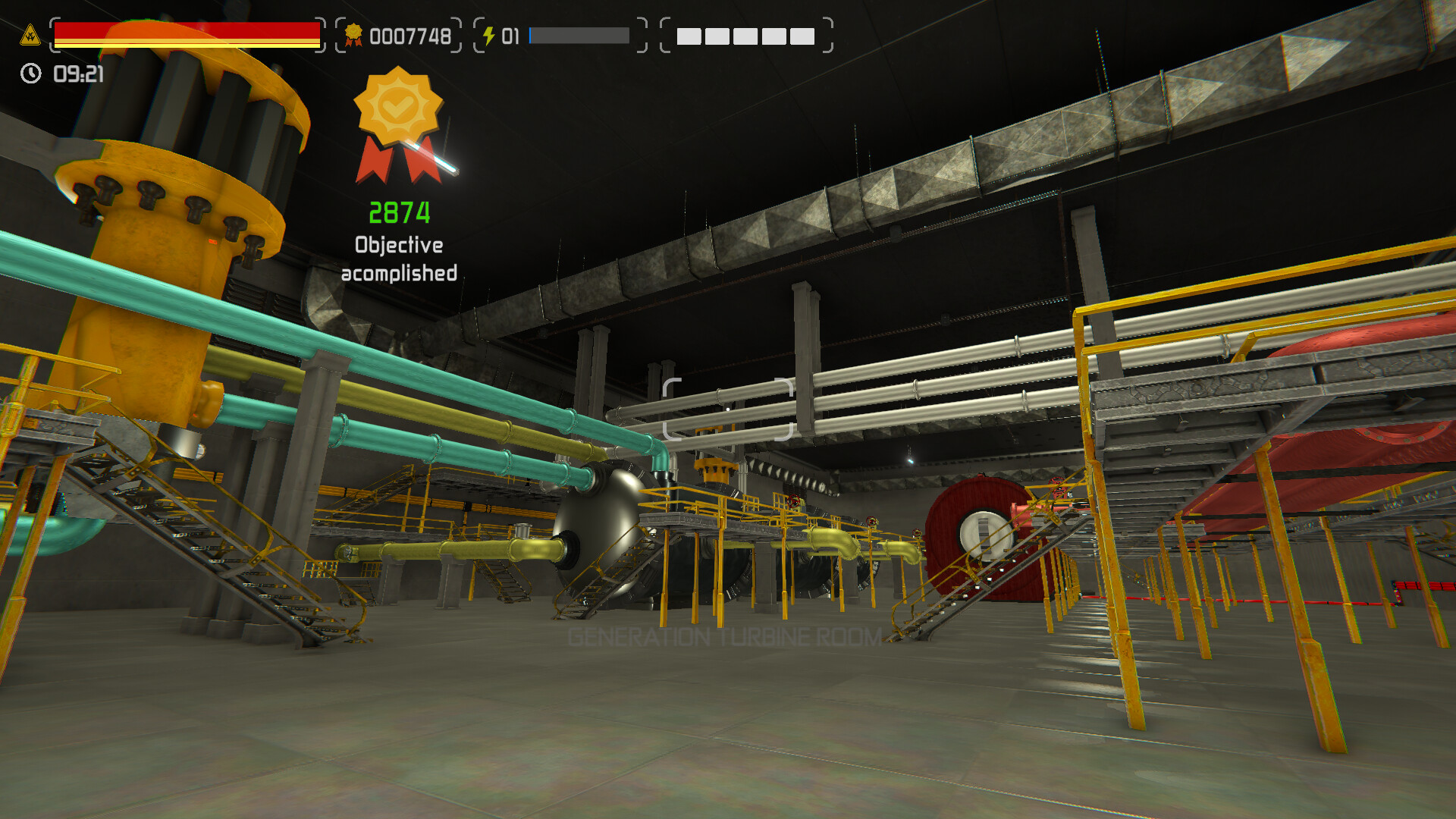
Task: Select the medal score icon
Action: (x=353, y=34)
